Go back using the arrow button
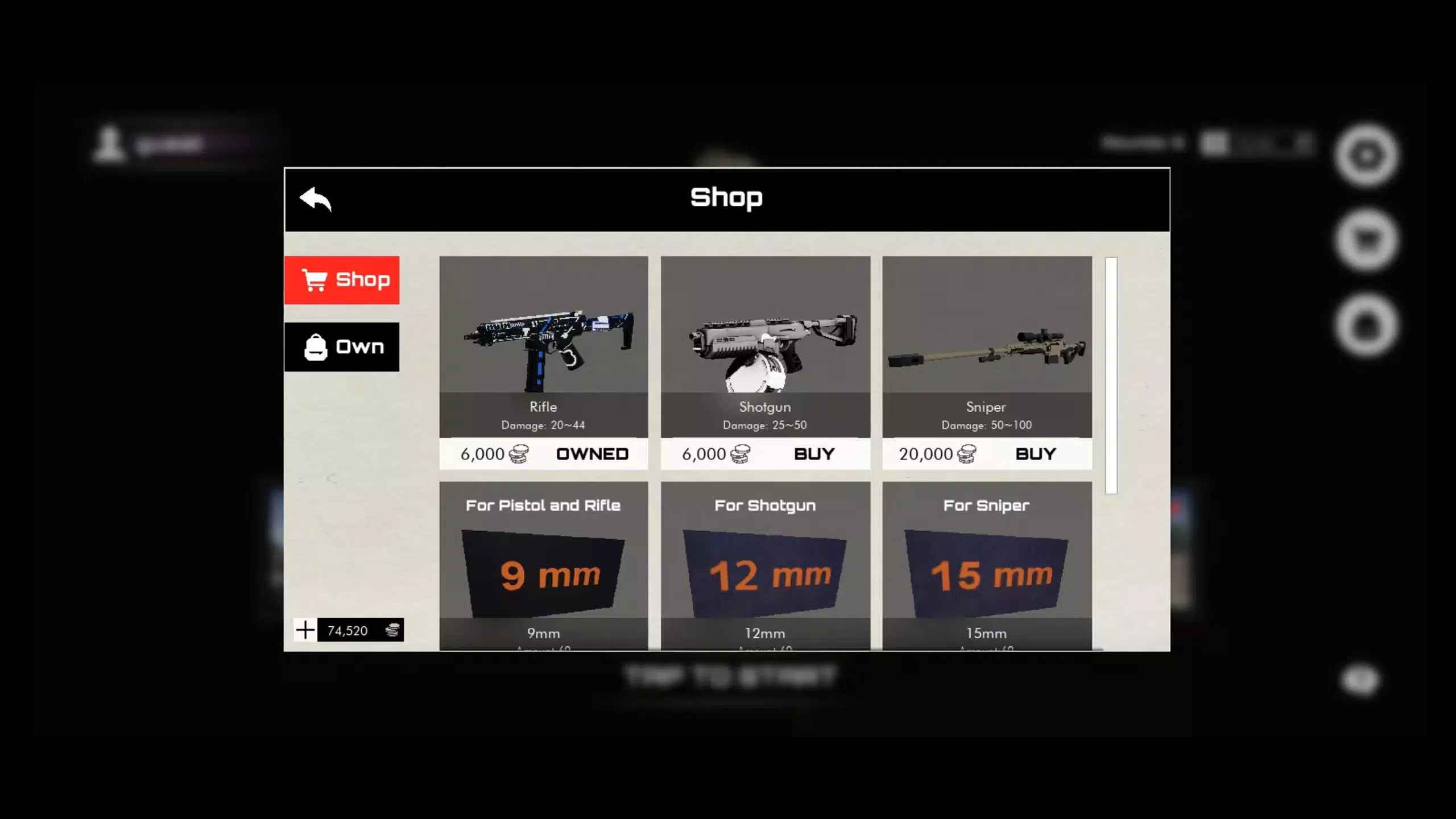This screenshot has width=1456, height=819. (x=316, y=199)
